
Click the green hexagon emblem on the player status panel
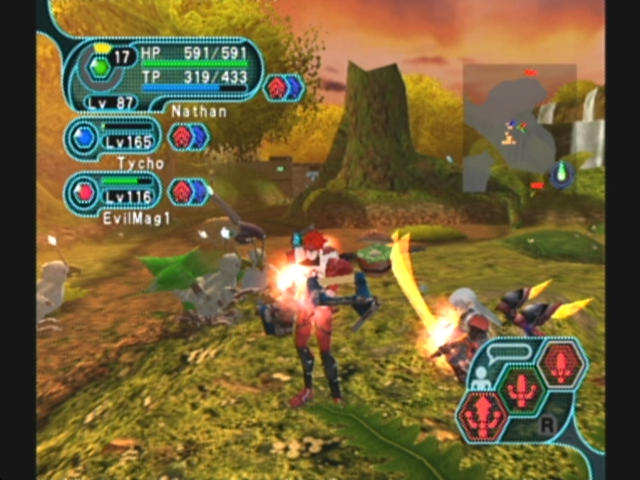tap(98, 68)
